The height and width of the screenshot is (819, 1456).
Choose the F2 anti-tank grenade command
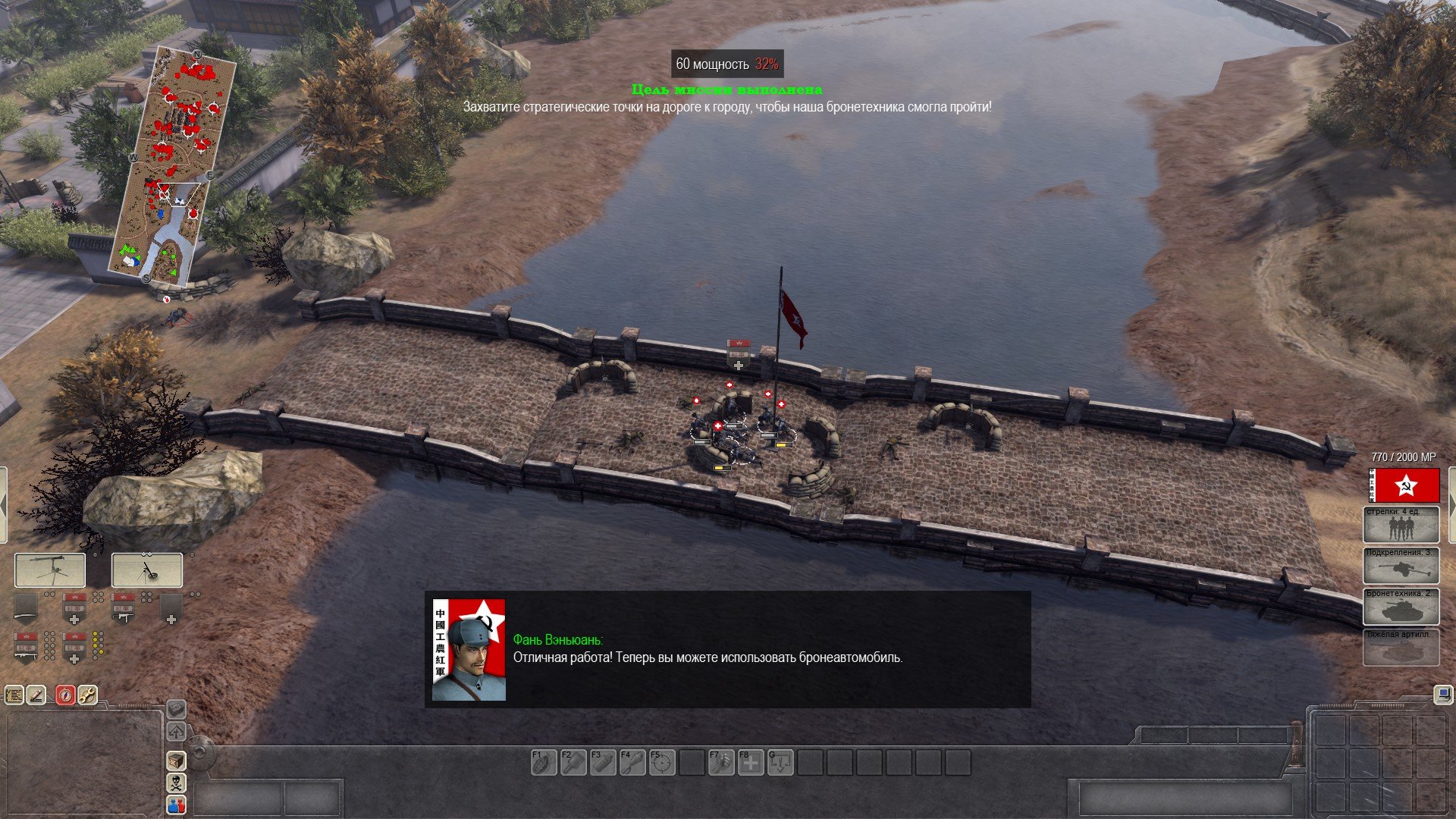click(573, 762)
